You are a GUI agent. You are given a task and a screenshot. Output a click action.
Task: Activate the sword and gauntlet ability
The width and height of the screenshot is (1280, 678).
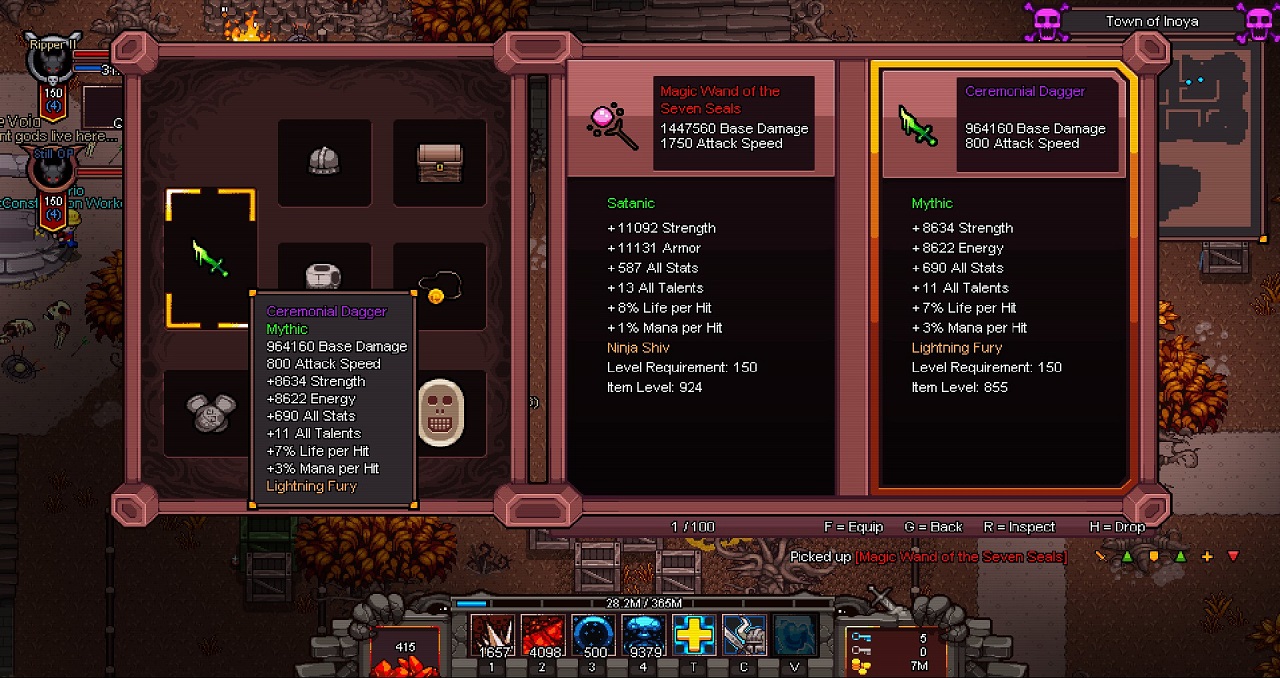point(744,637)
